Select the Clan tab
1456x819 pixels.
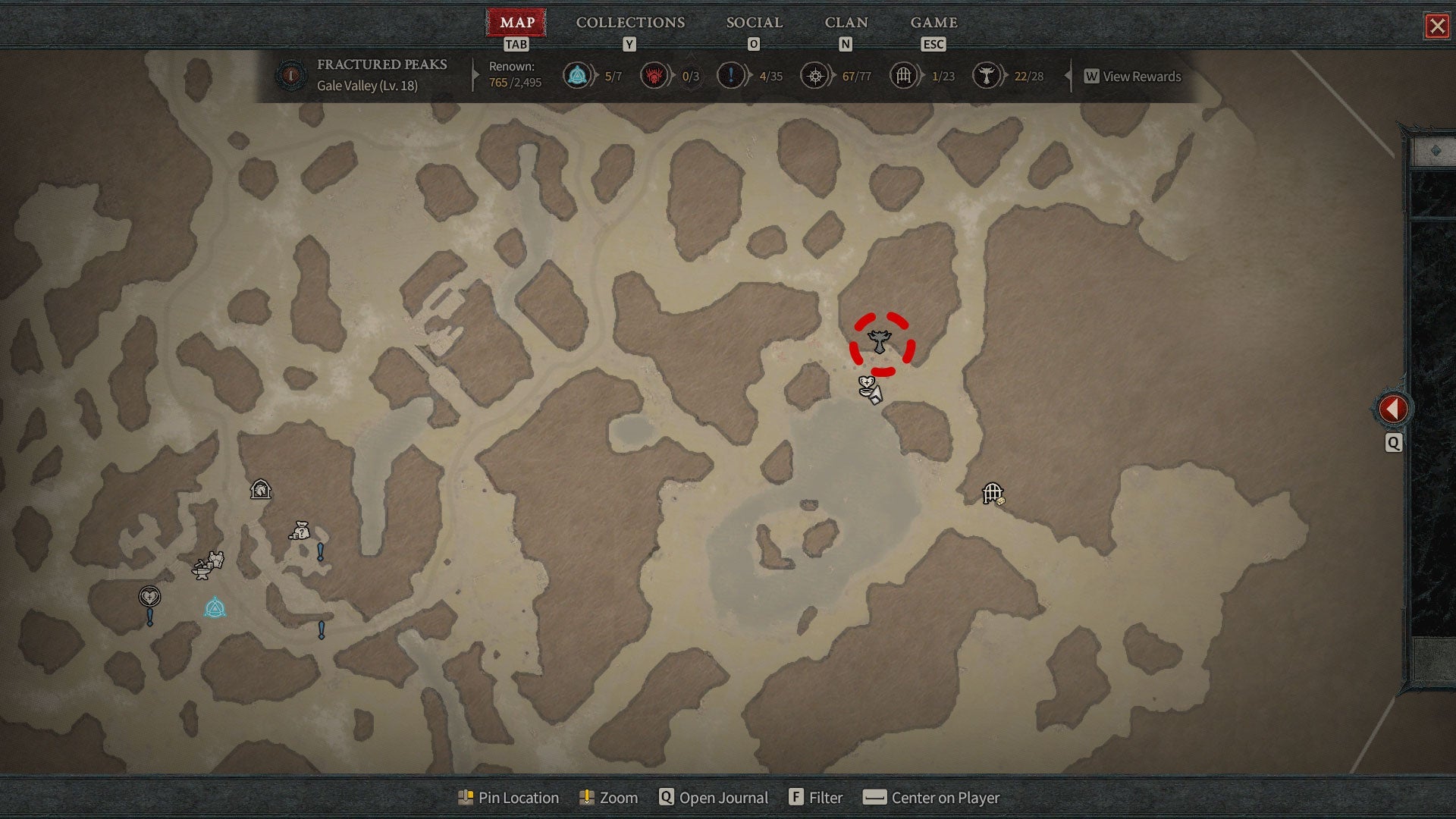coord(846,23)
